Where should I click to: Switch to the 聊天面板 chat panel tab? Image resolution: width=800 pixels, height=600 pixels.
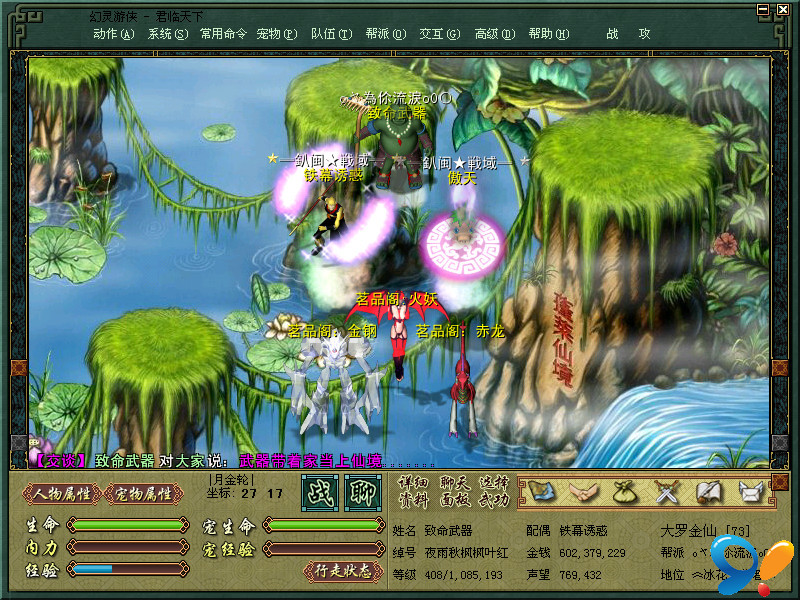coord(454,490)
